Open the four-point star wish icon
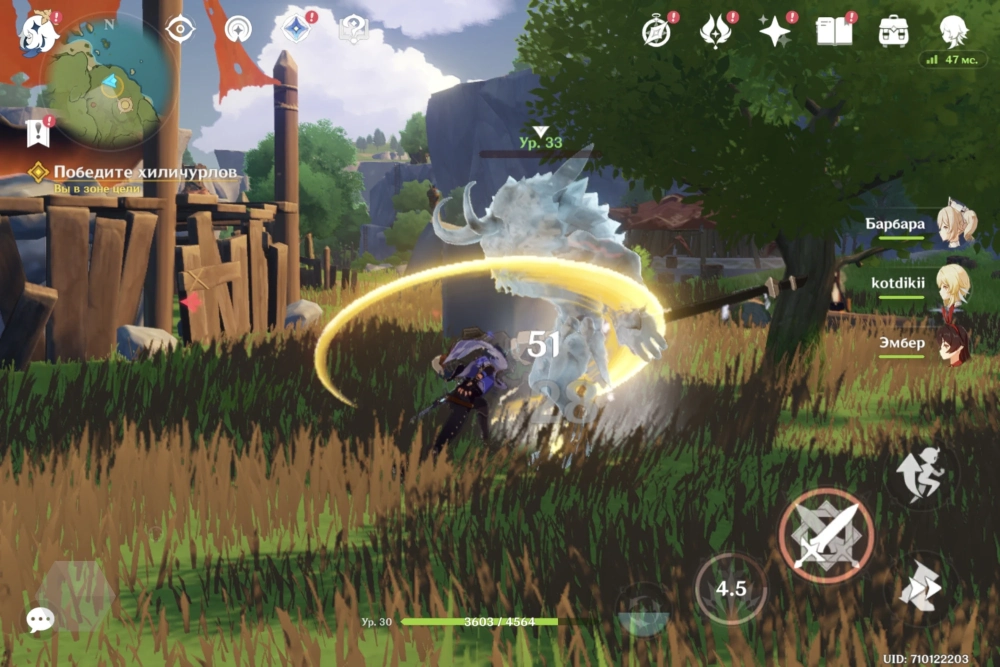The width and height of the screenshot is (1000, 667). [774, 31]
